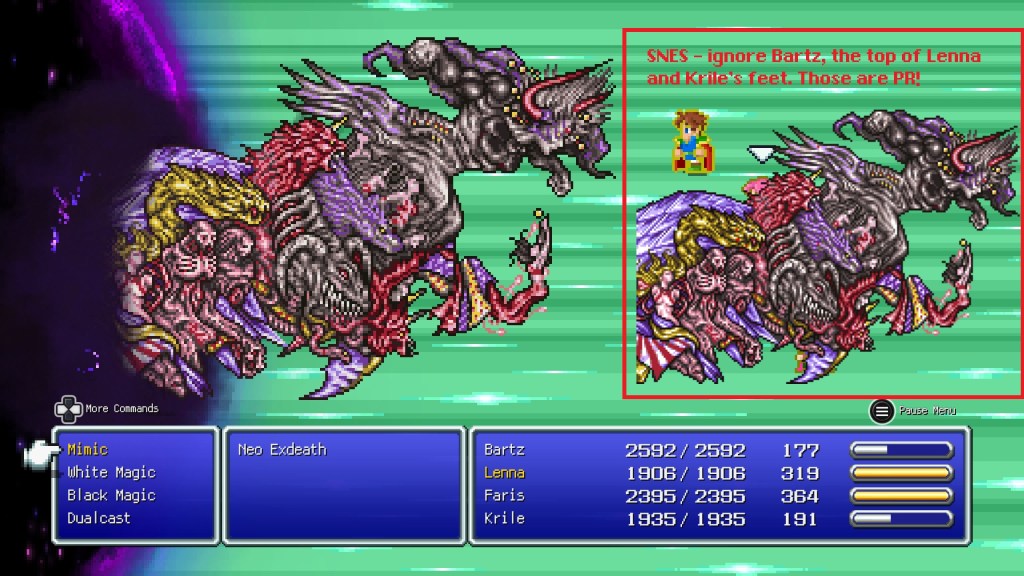Target Neo Exdeath in the enemy list

282,450
